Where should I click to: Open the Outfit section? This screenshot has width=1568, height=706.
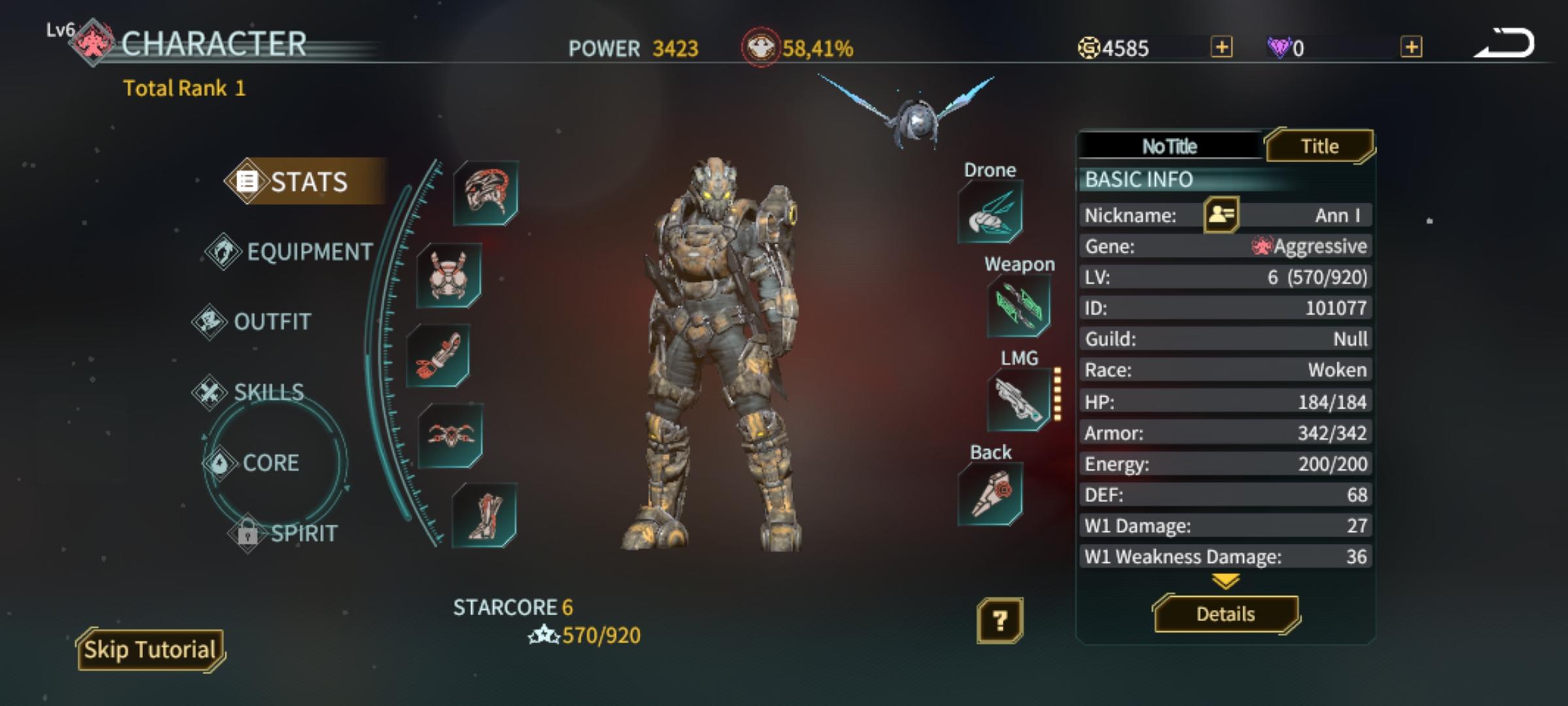pyautogui.click(x=272, y=322)
